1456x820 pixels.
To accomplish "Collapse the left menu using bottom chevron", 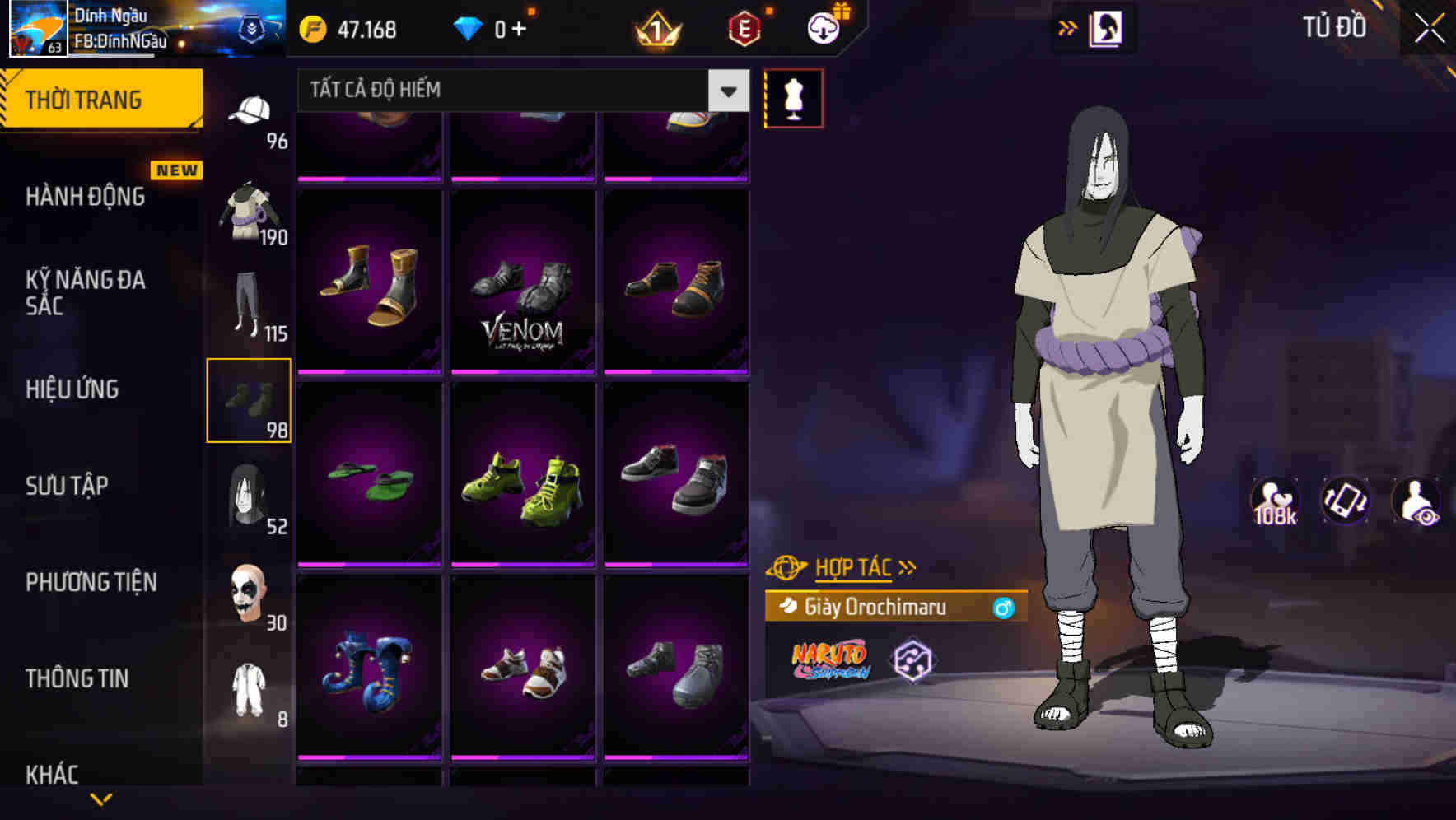I will point(101,798).
